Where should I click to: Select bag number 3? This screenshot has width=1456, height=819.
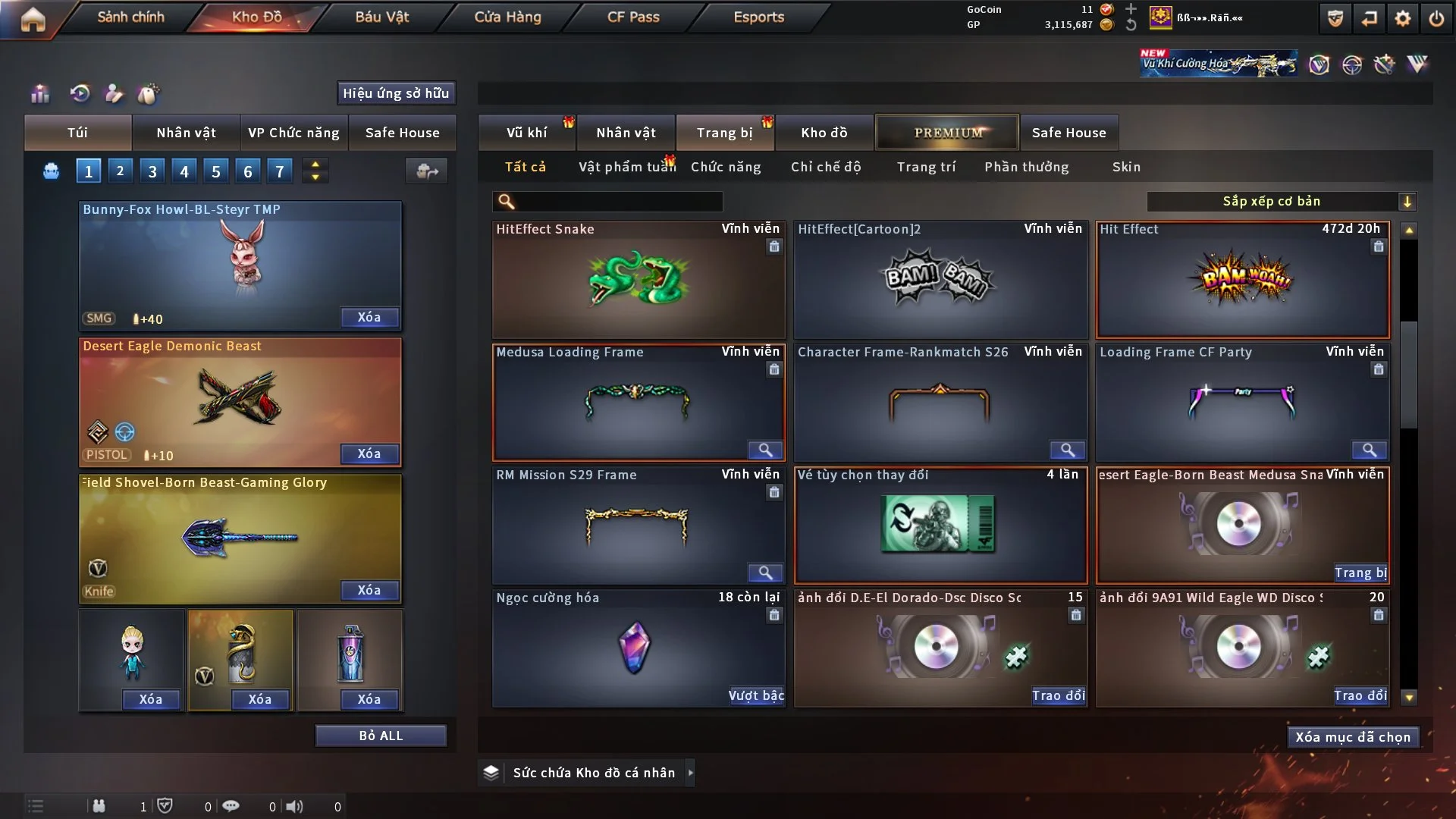tap(152, 171)
